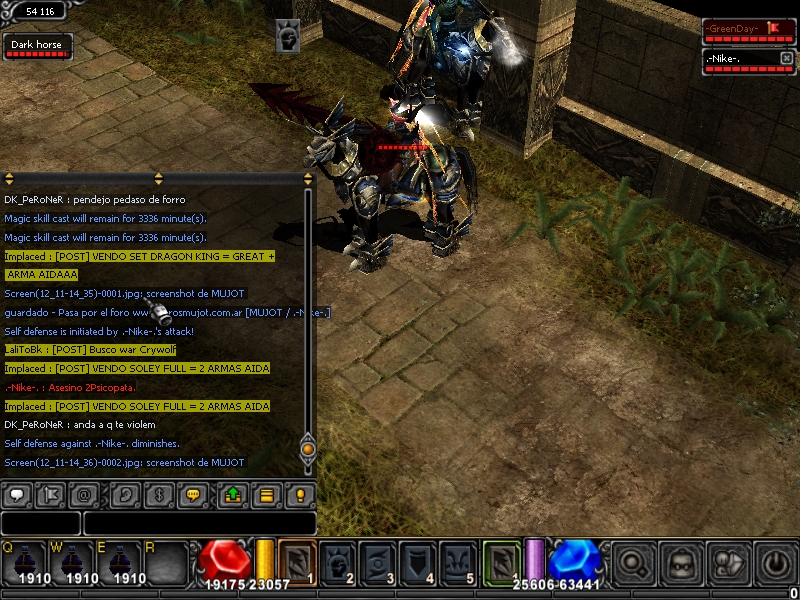Click the X button beside .-Nike-.

pos(786,59)
